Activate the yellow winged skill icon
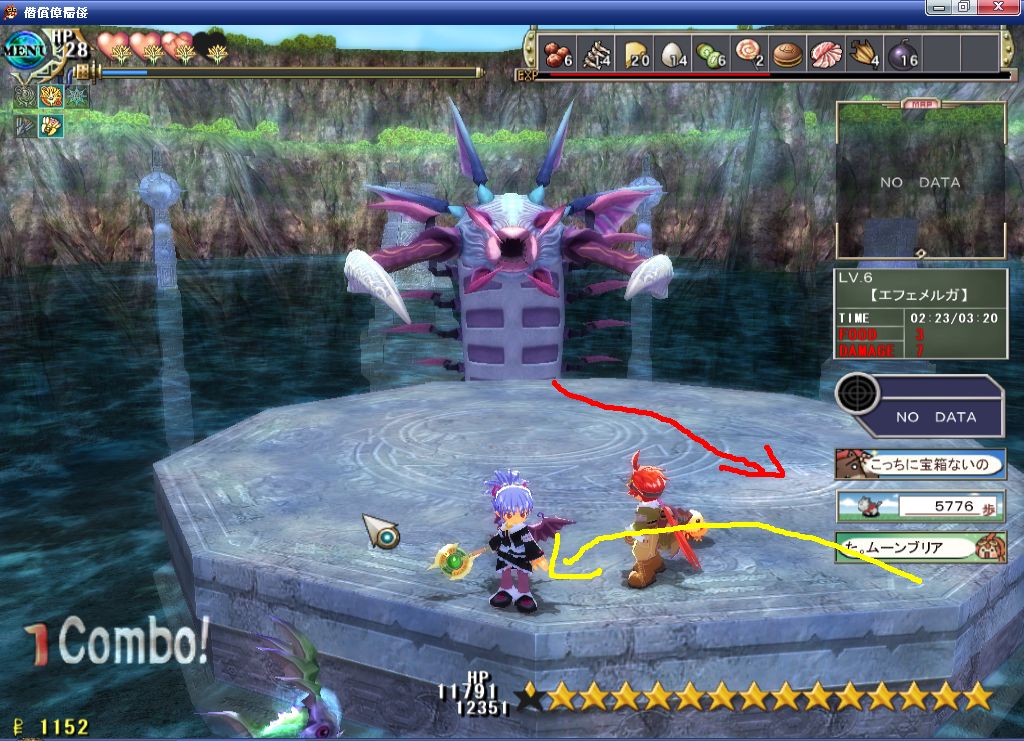 pyautogui.click(x=51, y=126)
